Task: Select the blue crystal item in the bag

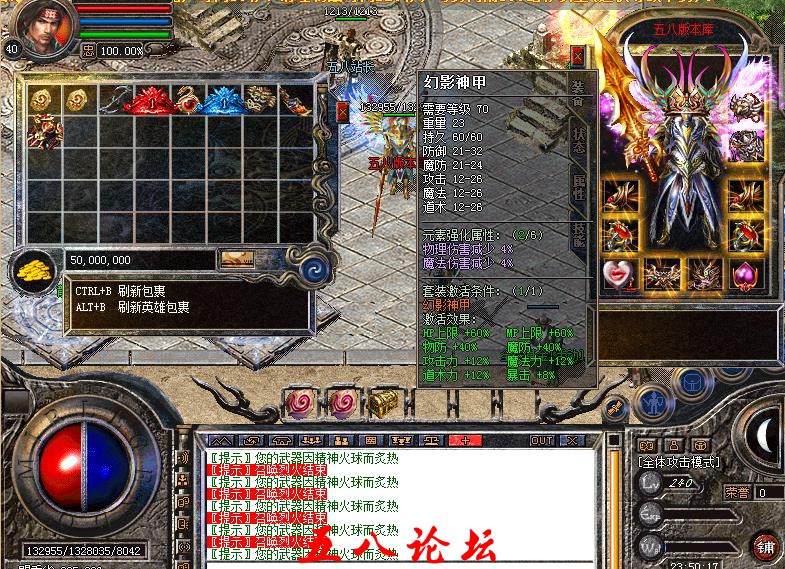Action: point(221,99)
